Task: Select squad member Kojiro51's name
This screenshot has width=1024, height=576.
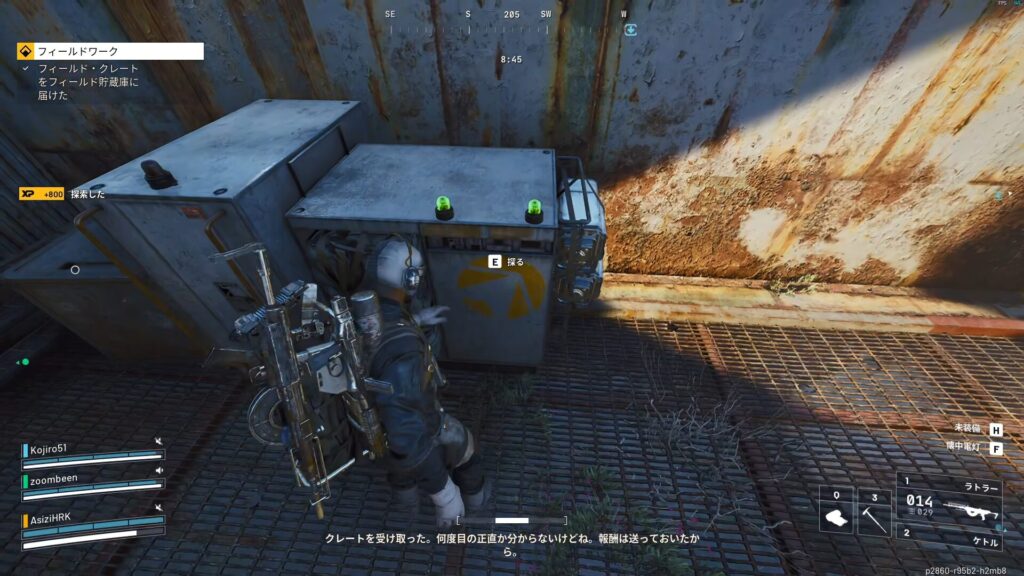Action: click(x=49, y=449)
